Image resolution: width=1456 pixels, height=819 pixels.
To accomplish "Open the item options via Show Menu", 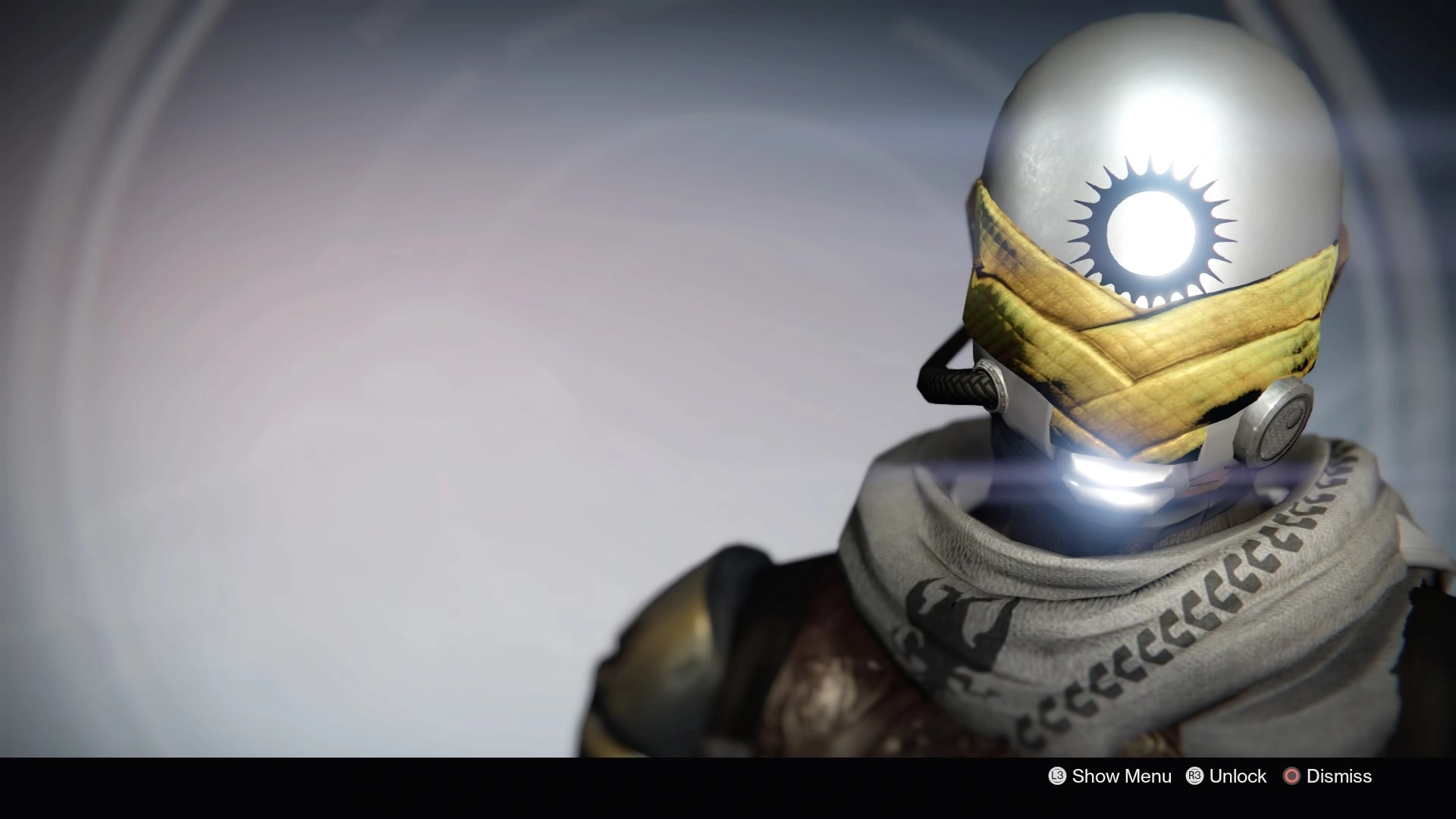I will 1121,776.
